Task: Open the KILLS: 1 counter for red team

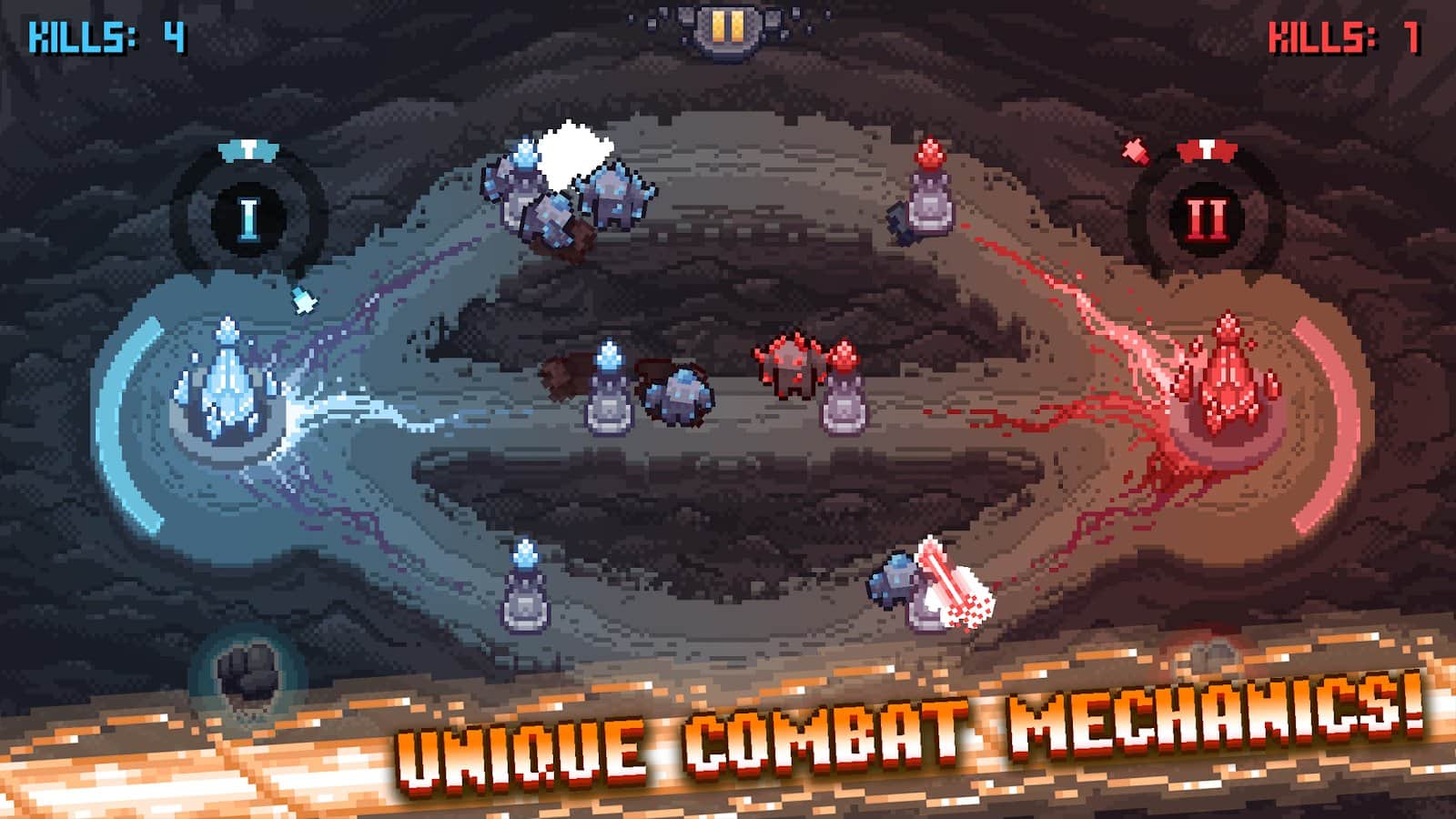Action: tap(1347, 36)
